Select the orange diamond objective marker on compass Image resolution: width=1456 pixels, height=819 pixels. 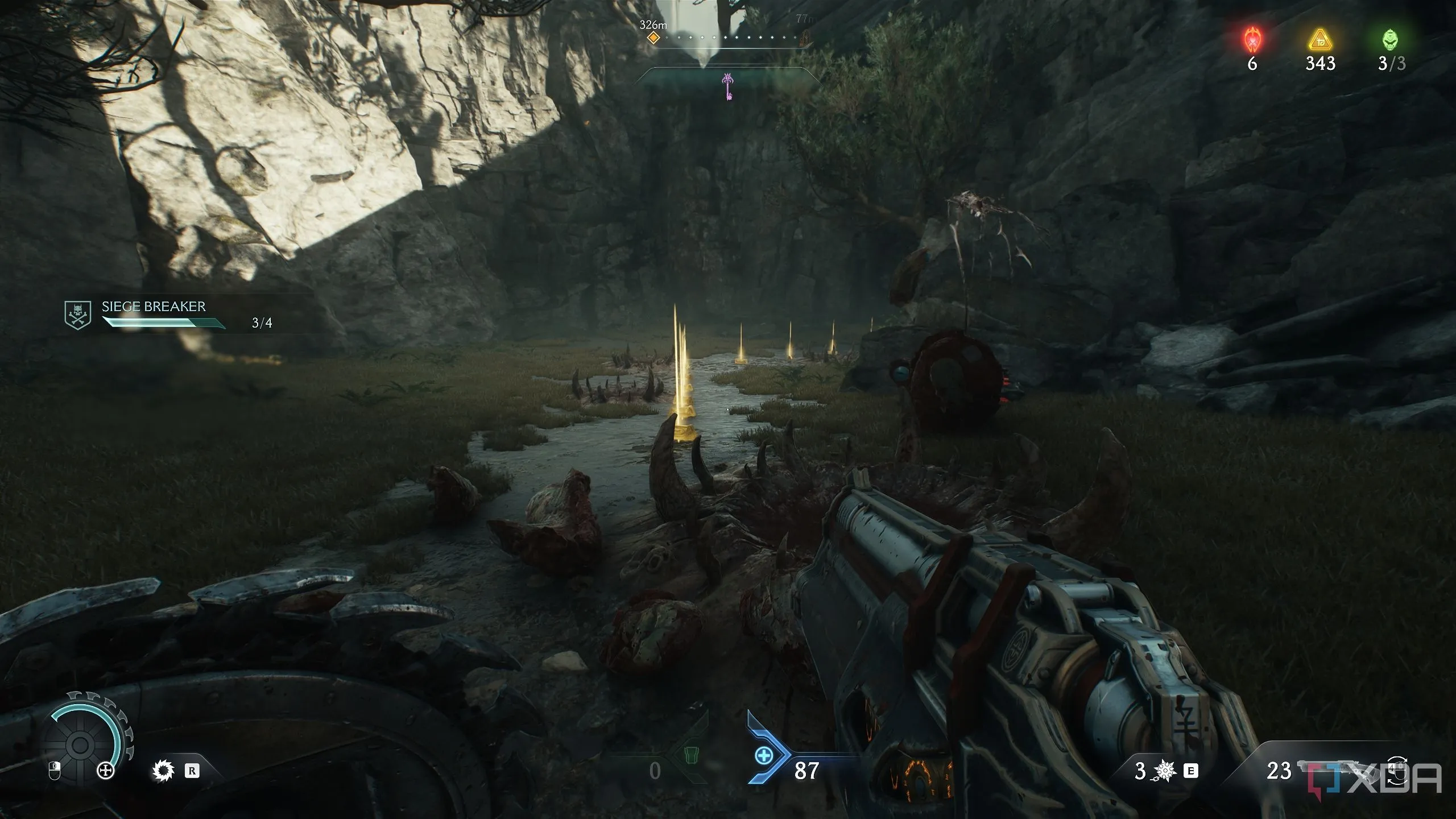pos(654,38)
